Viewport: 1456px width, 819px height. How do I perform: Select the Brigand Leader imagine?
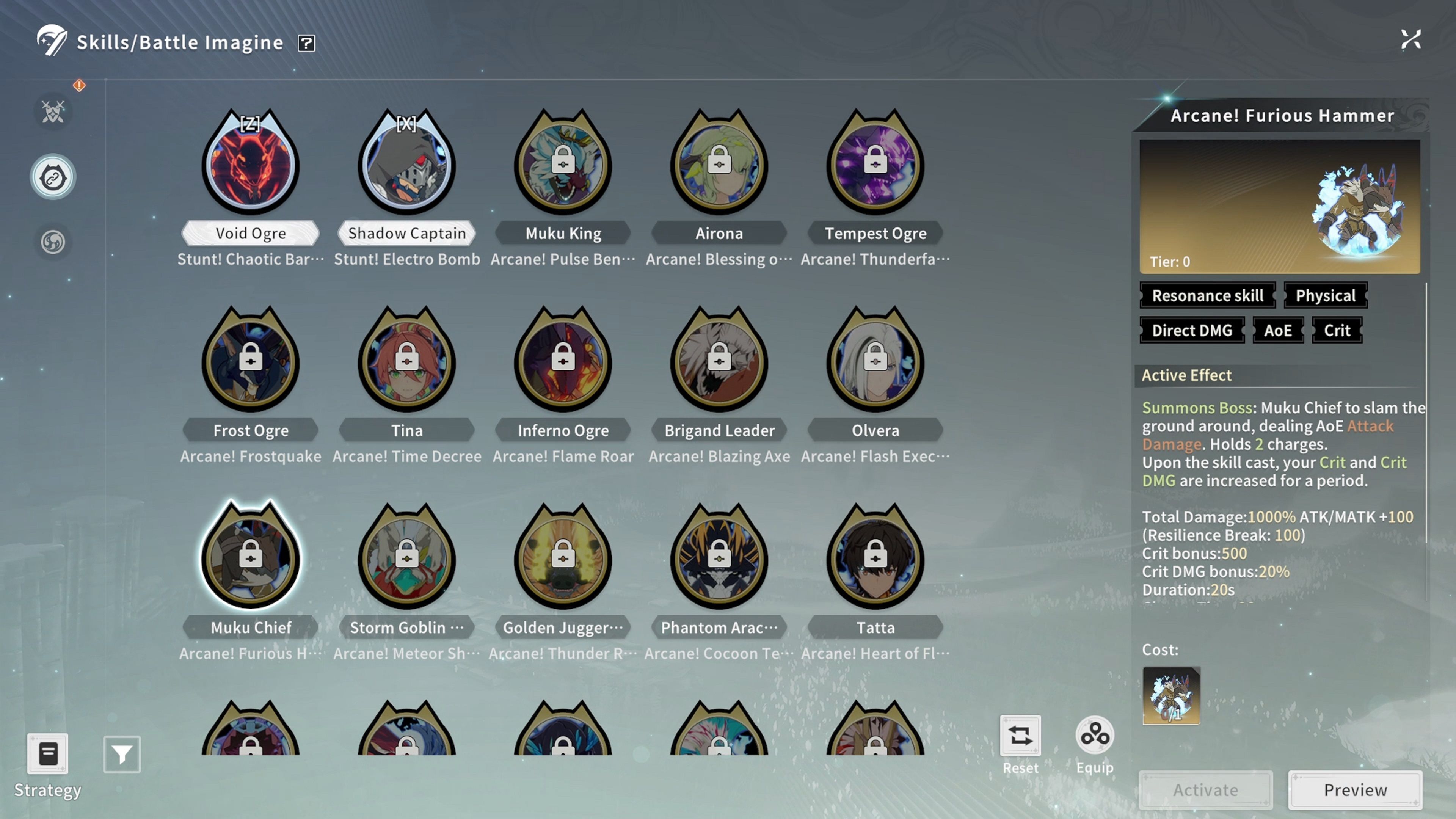coord(719,361)
